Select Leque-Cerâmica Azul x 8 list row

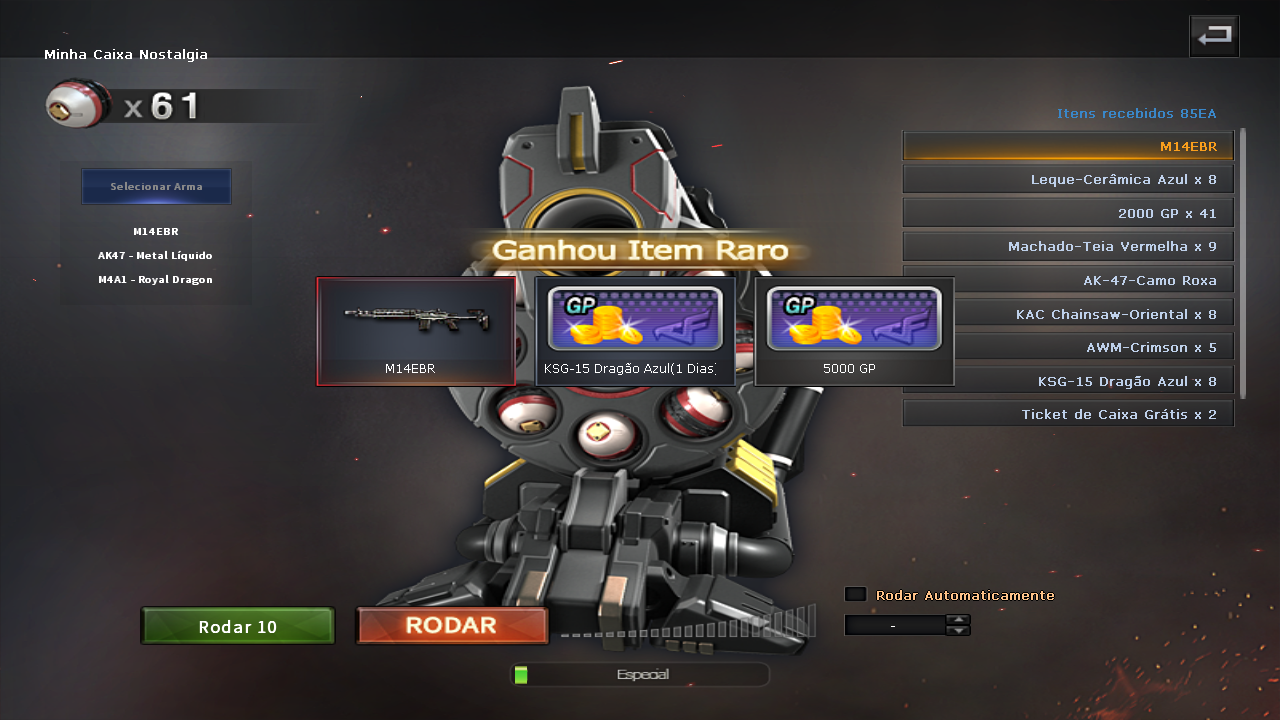click(1068, 180)
